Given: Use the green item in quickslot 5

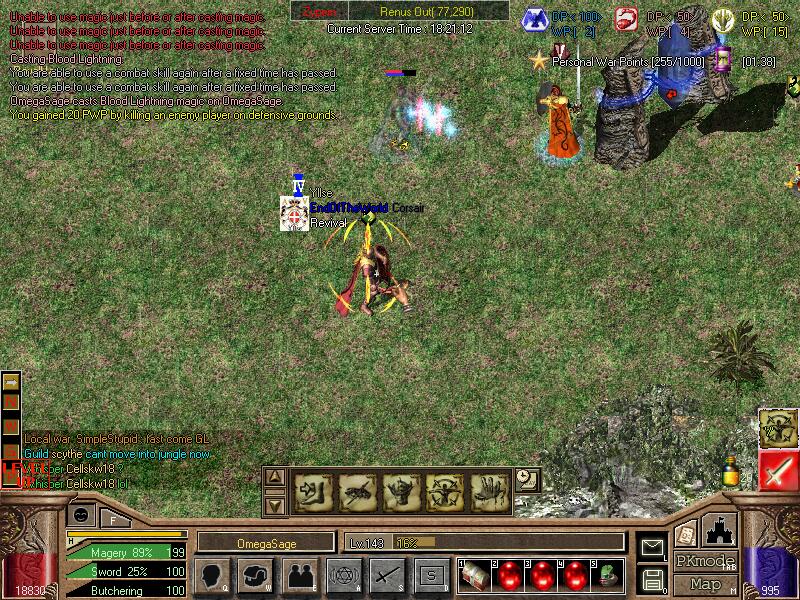Looking at the screenshot, I should pos(608,574).
